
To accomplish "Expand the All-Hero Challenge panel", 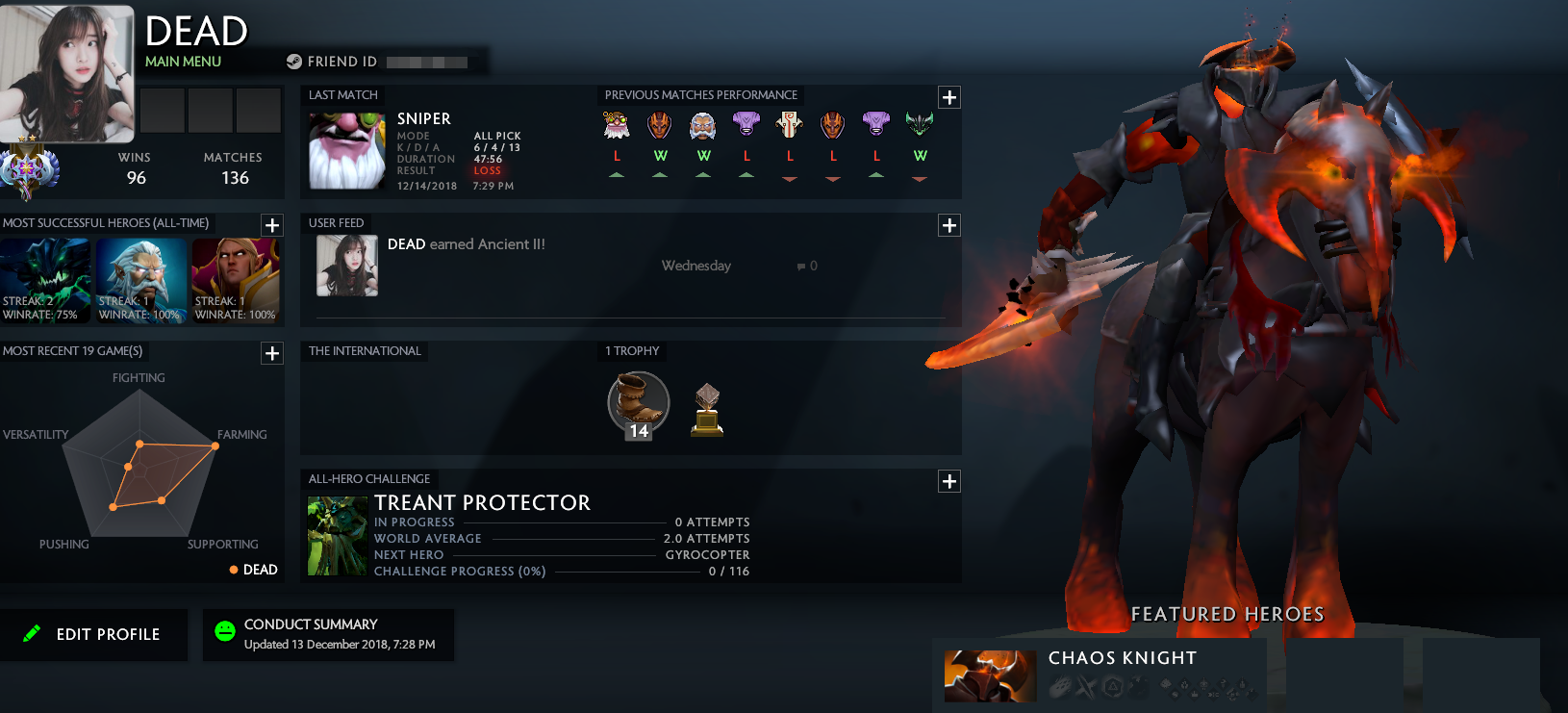I will pyautogui.click(x=949, y=480).
